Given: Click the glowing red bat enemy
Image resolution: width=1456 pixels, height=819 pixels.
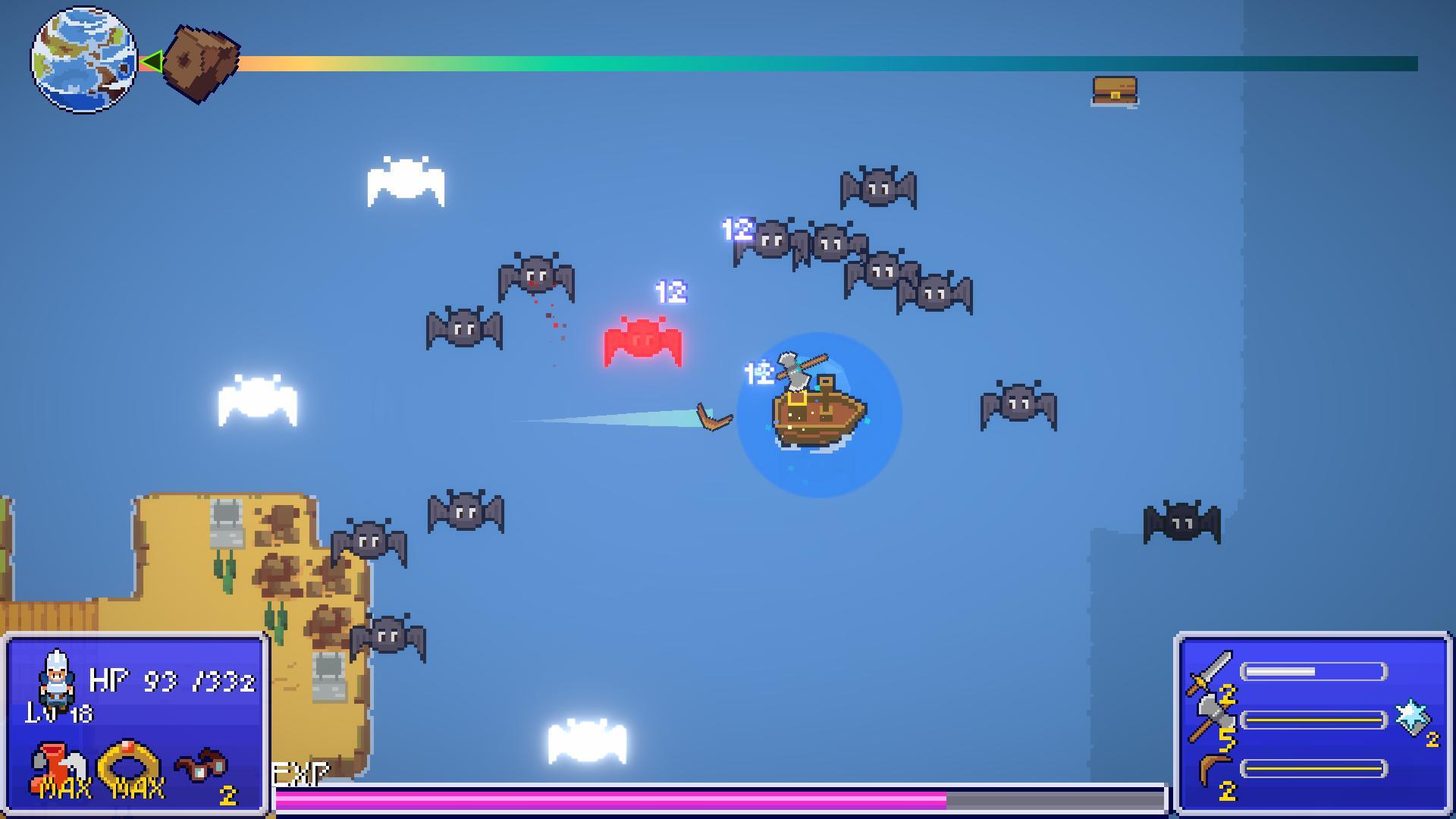Looking at the screenshot, I should coord(643,341).
